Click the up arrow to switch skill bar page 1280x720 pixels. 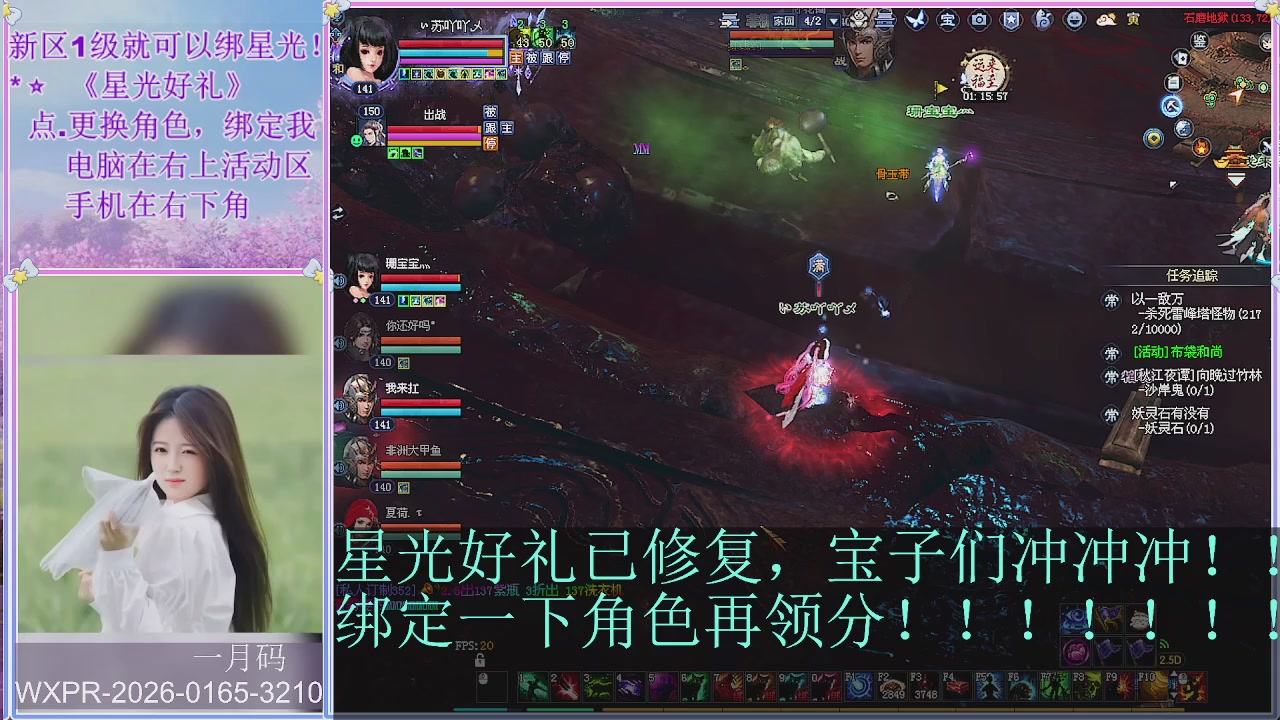1174,674
